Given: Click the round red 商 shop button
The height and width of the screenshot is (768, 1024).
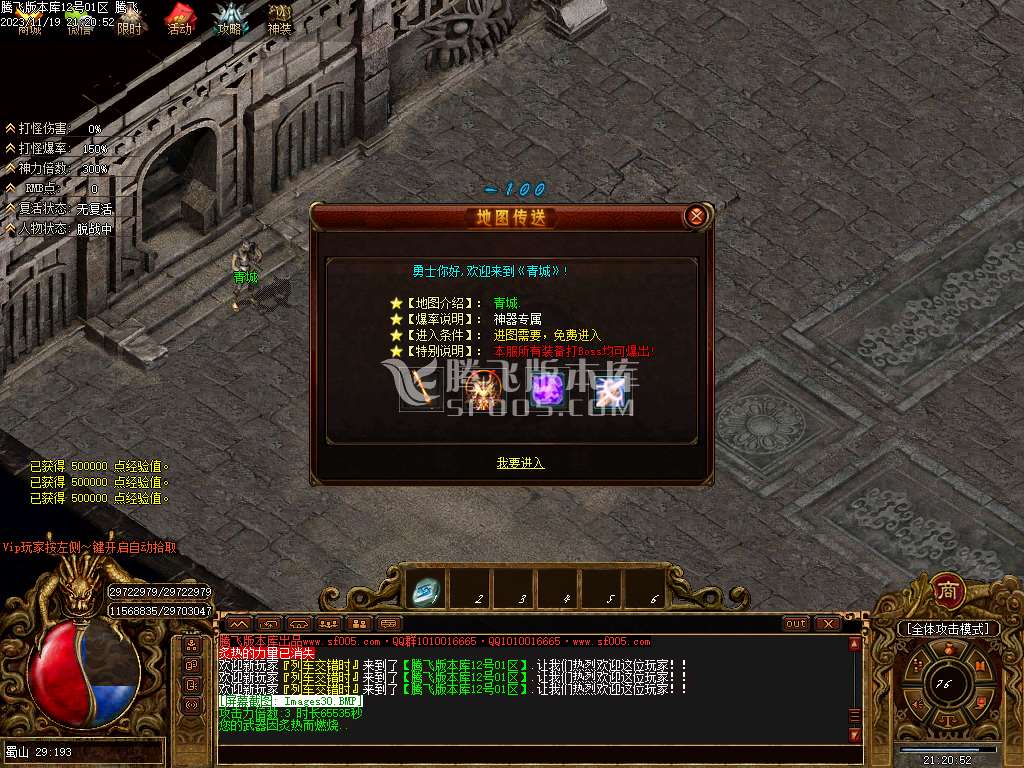Looking at the screenshot, I should point(947,591).
